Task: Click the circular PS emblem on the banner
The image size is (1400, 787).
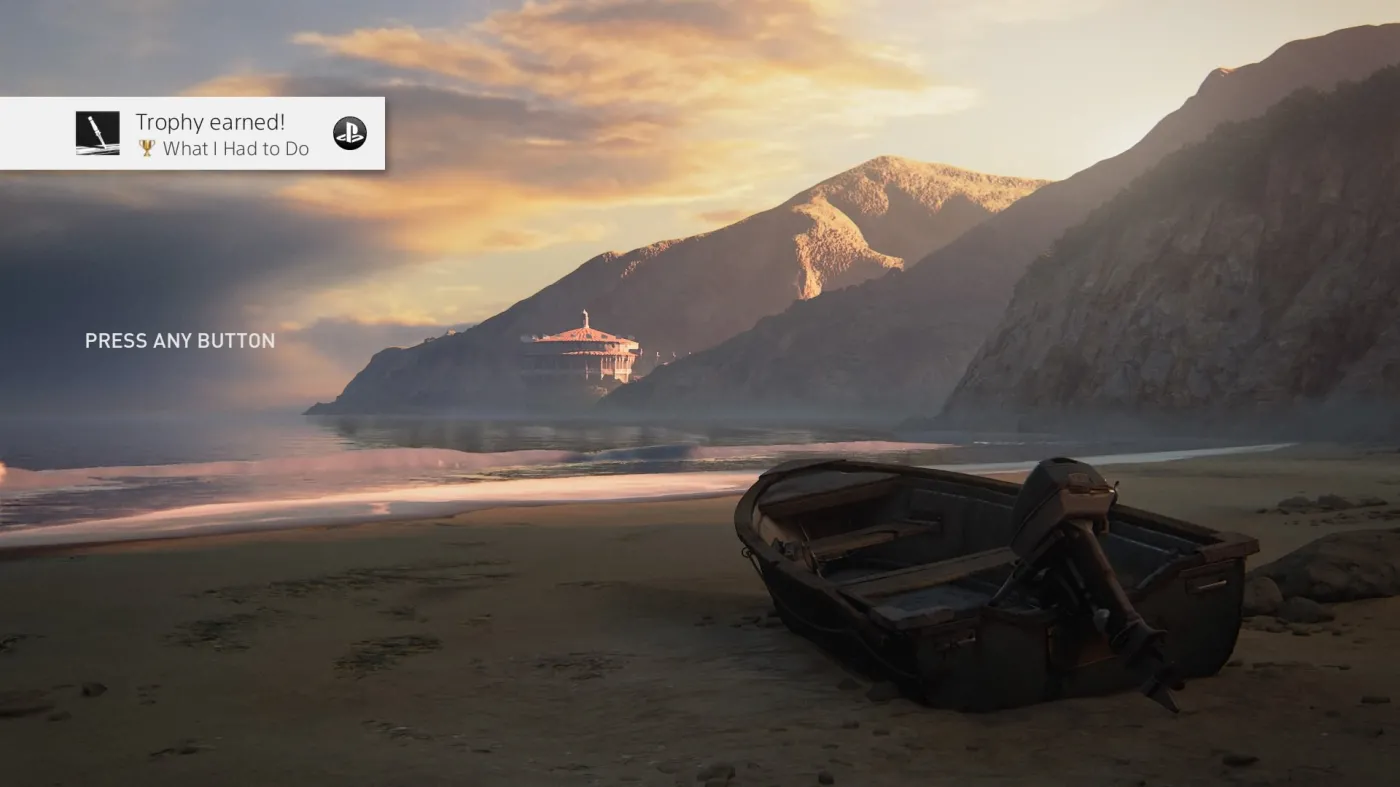Action: 351,133
